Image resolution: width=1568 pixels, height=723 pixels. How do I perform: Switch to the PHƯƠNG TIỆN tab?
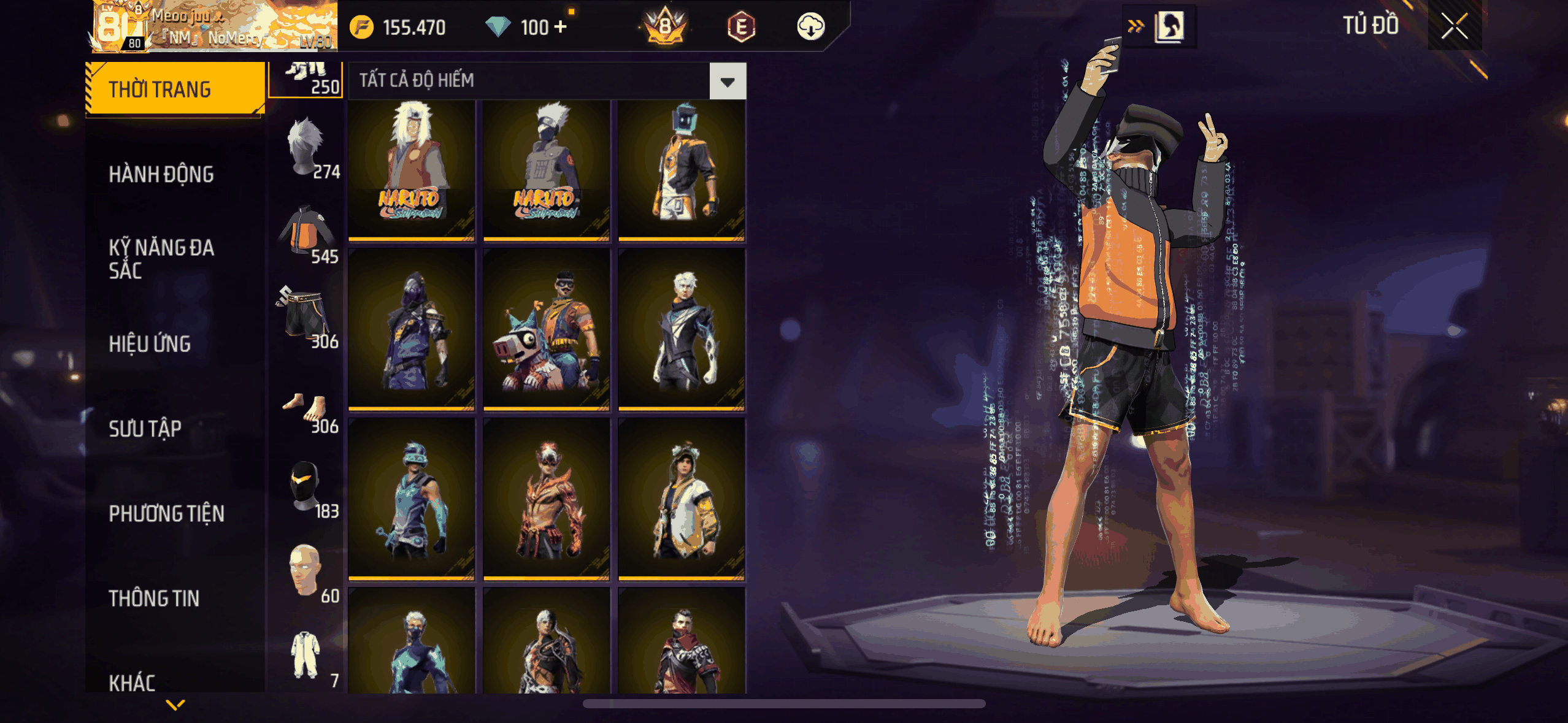pos(166,513)
